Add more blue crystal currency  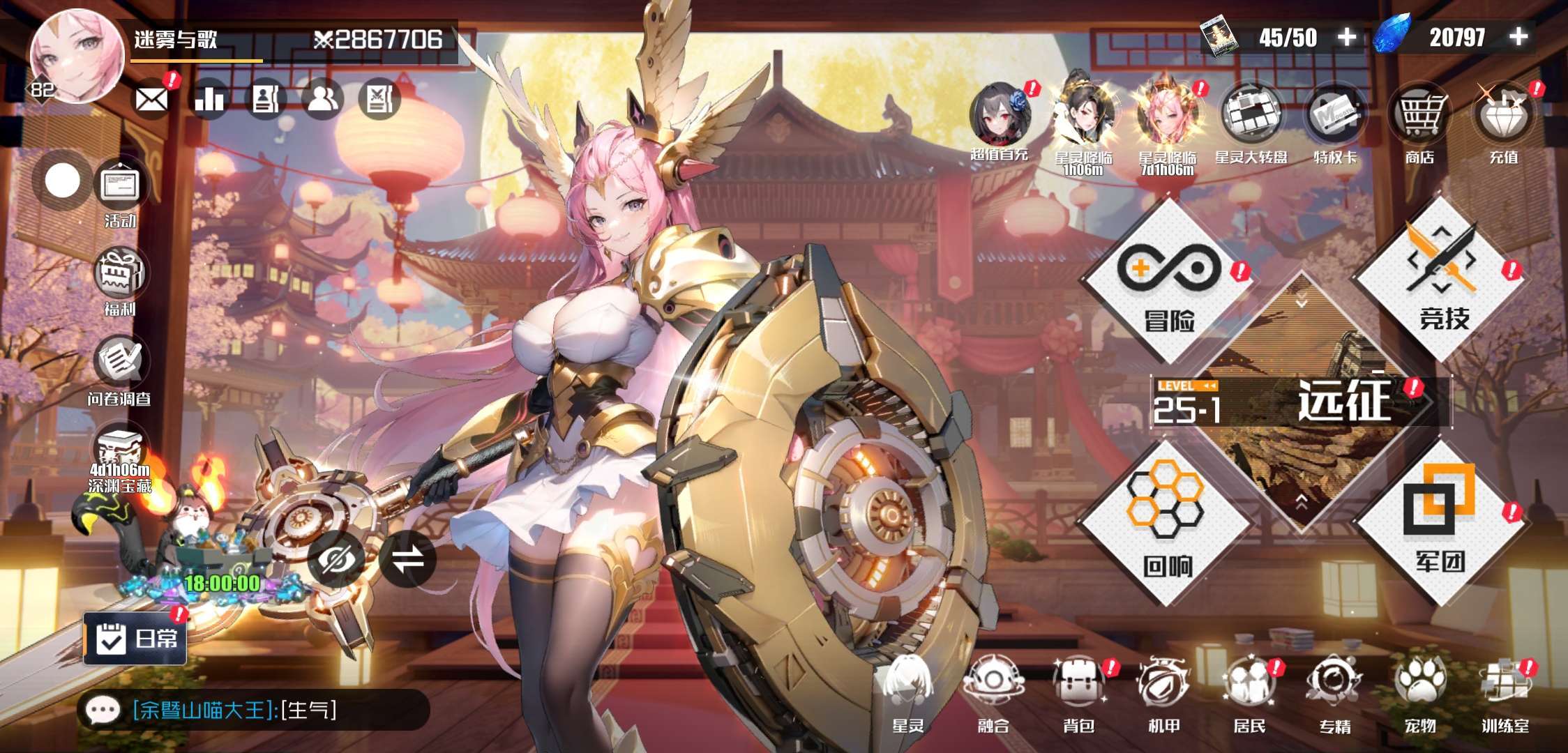pyautogui.click(x=1518, y=37)
